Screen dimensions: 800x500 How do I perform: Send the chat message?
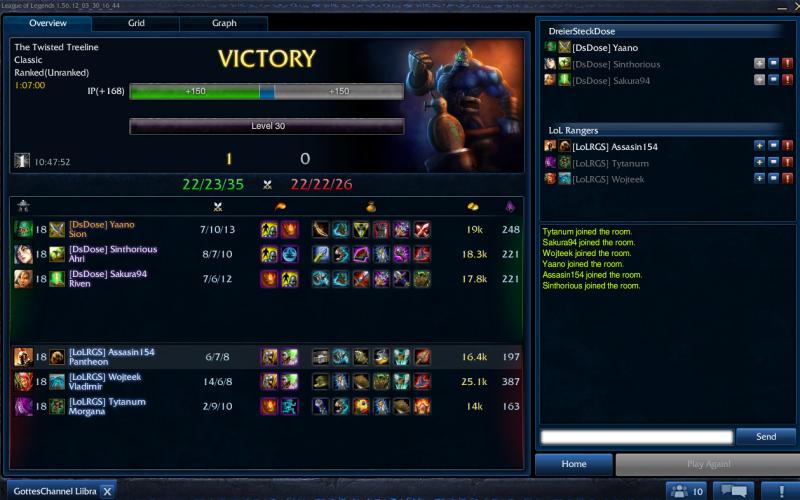pyautogui.click(x=765, y=437)
